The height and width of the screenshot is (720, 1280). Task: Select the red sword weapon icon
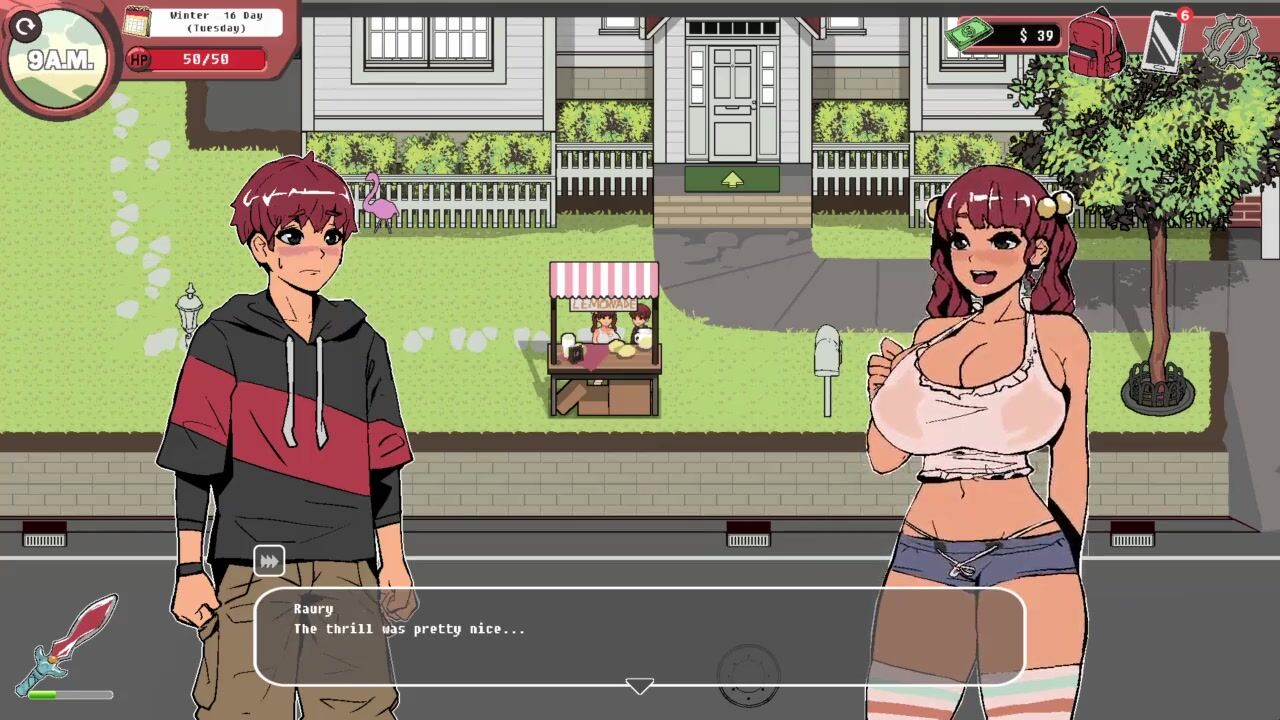[68, 642]
